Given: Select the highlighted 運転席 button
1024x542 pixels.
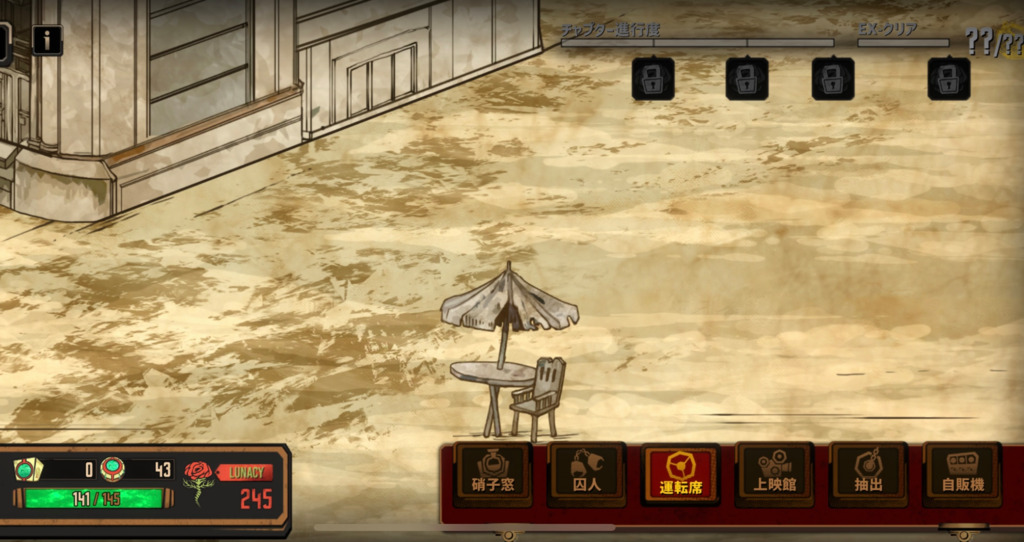Looking at the screenshot, I should click(680, 473).
